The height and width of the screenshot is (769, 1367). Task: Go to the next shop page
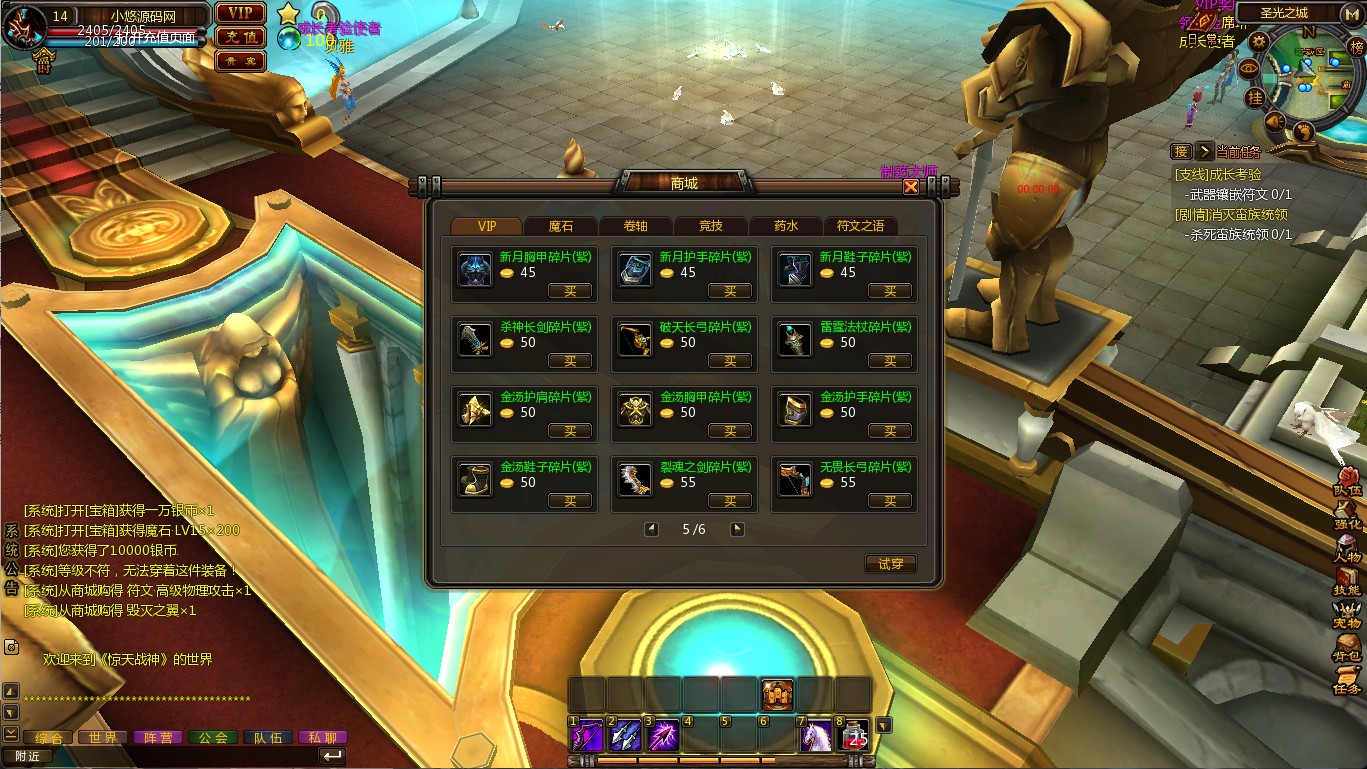(x=737, y=529)
